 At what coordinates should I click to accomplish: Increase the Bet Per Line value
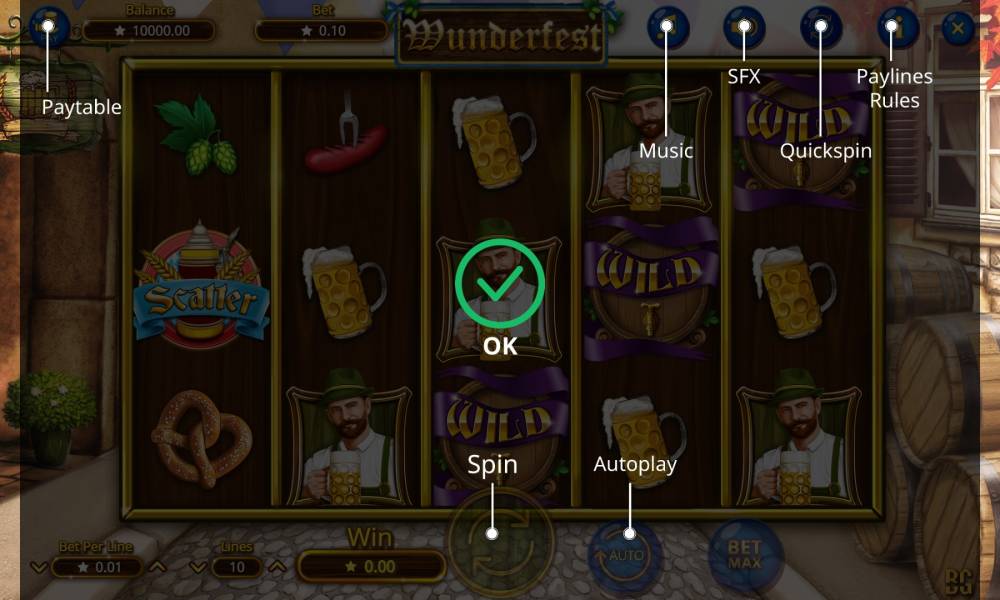pyautogui.click(x=157, y=568)
